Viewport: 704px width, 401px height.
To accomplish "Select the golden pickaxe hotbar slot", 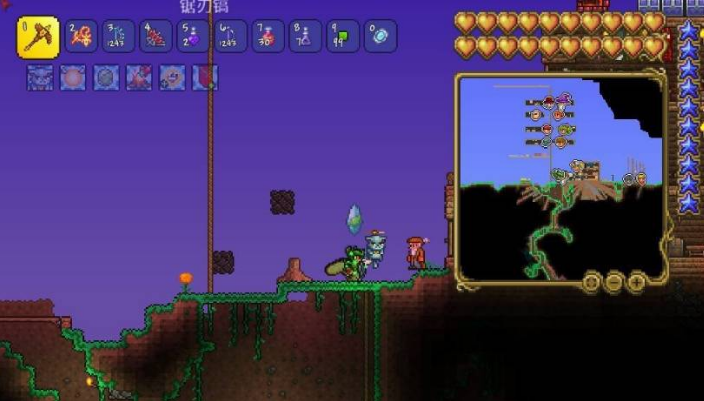I will click(x=37, y=36).
